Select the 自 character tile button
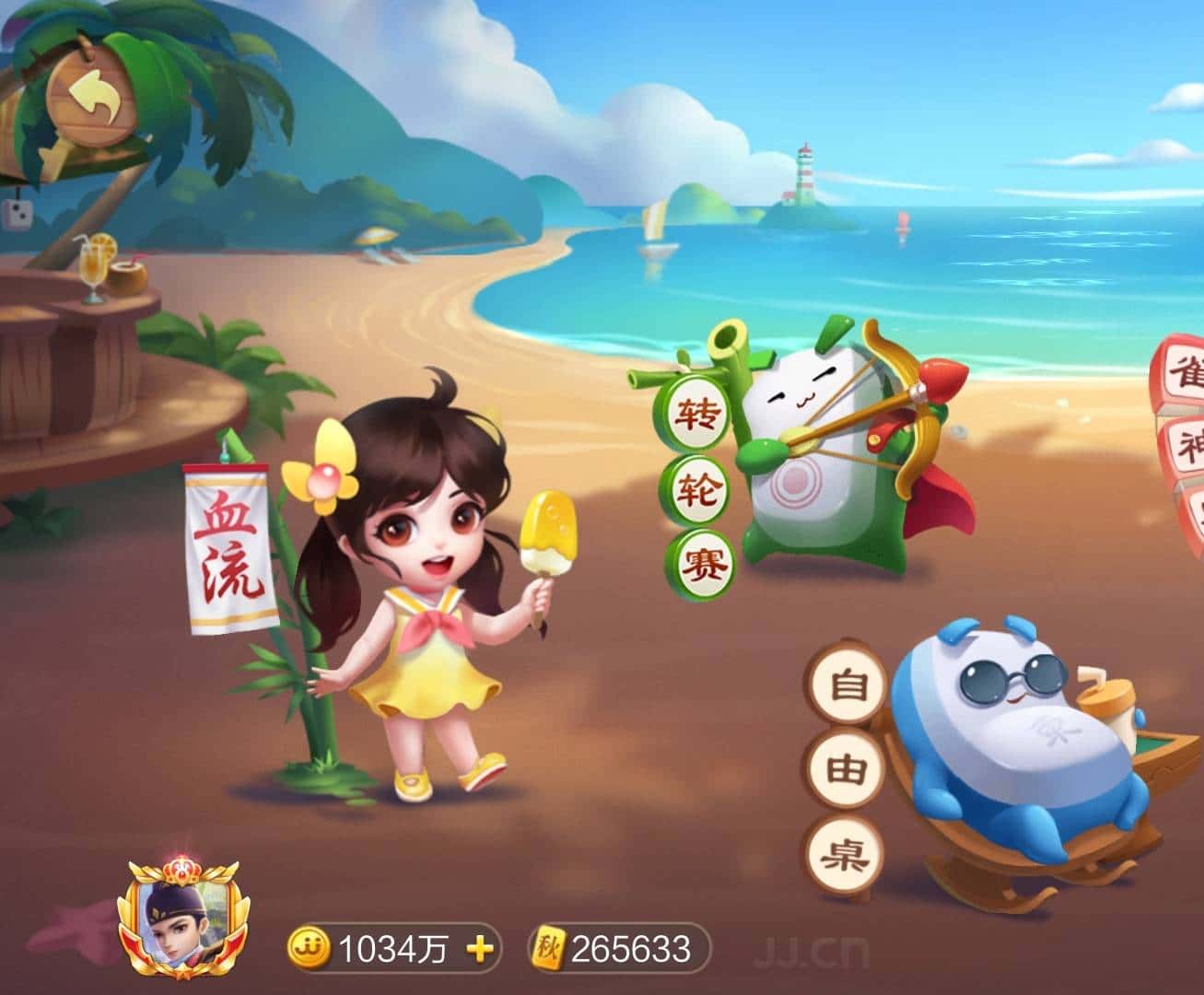Screen dimensions: 1204x995 845,684
